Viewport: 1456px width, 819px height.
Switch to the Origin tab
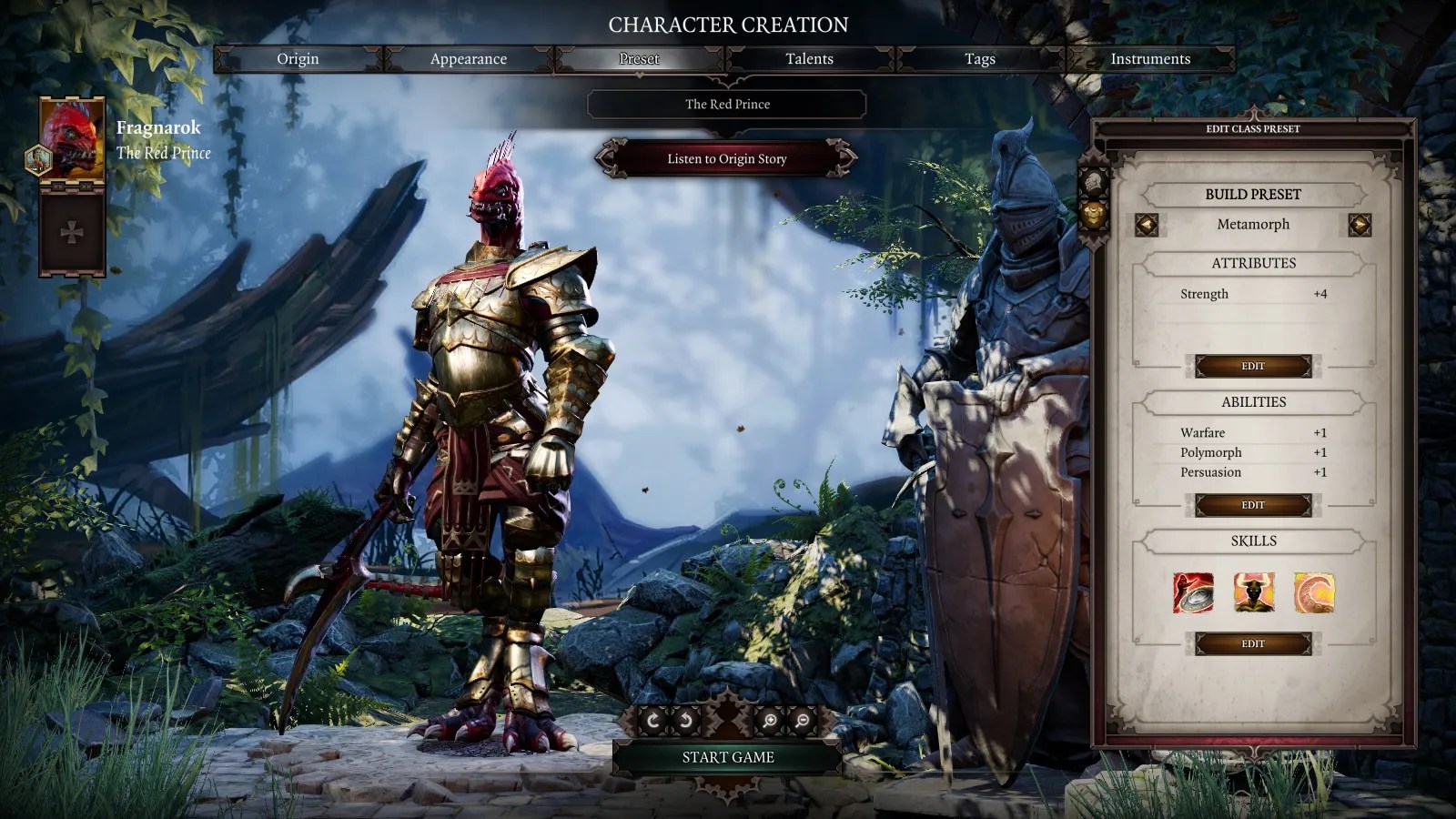point(298,59)
